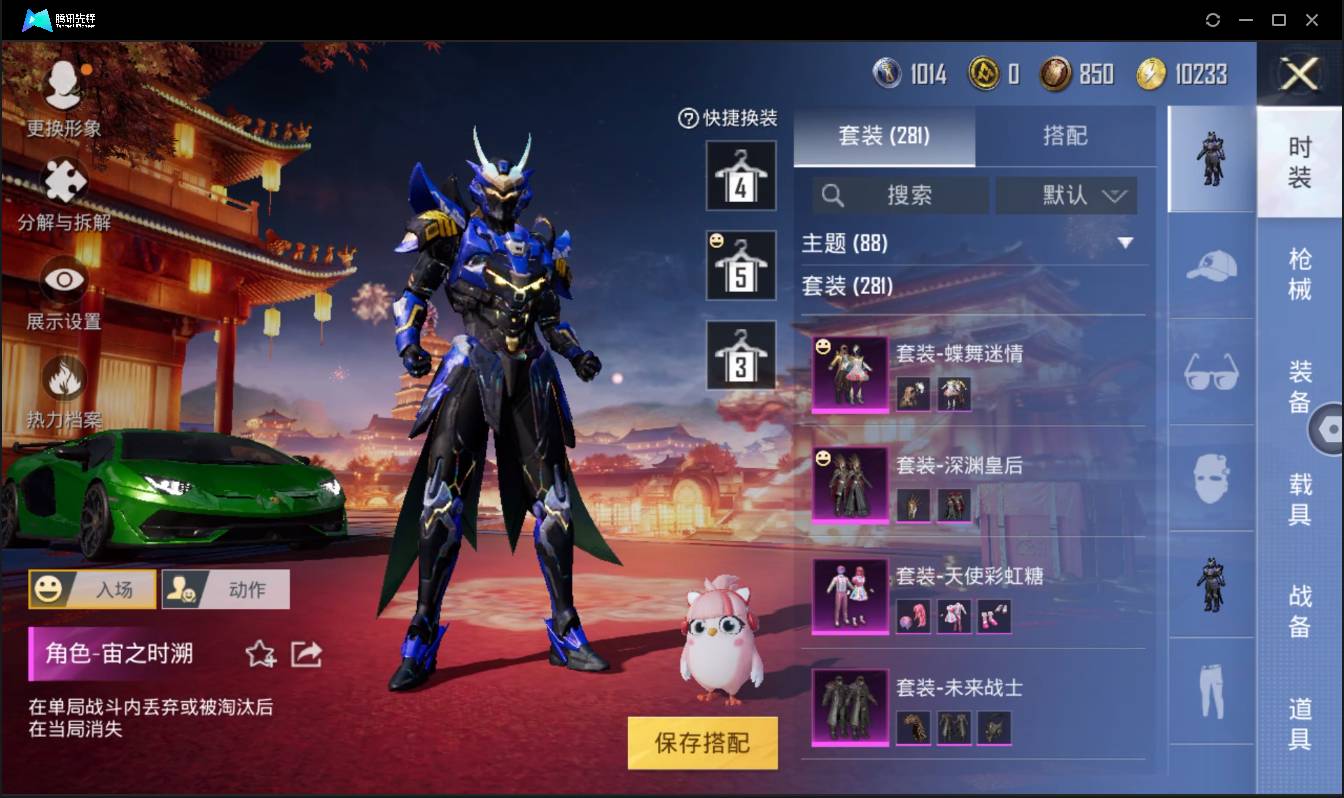Image resolution: width=1344 pixels, height=798 pixels.
Task: Select quick outfit slot 3 hanger
Action: coord(740,356)
